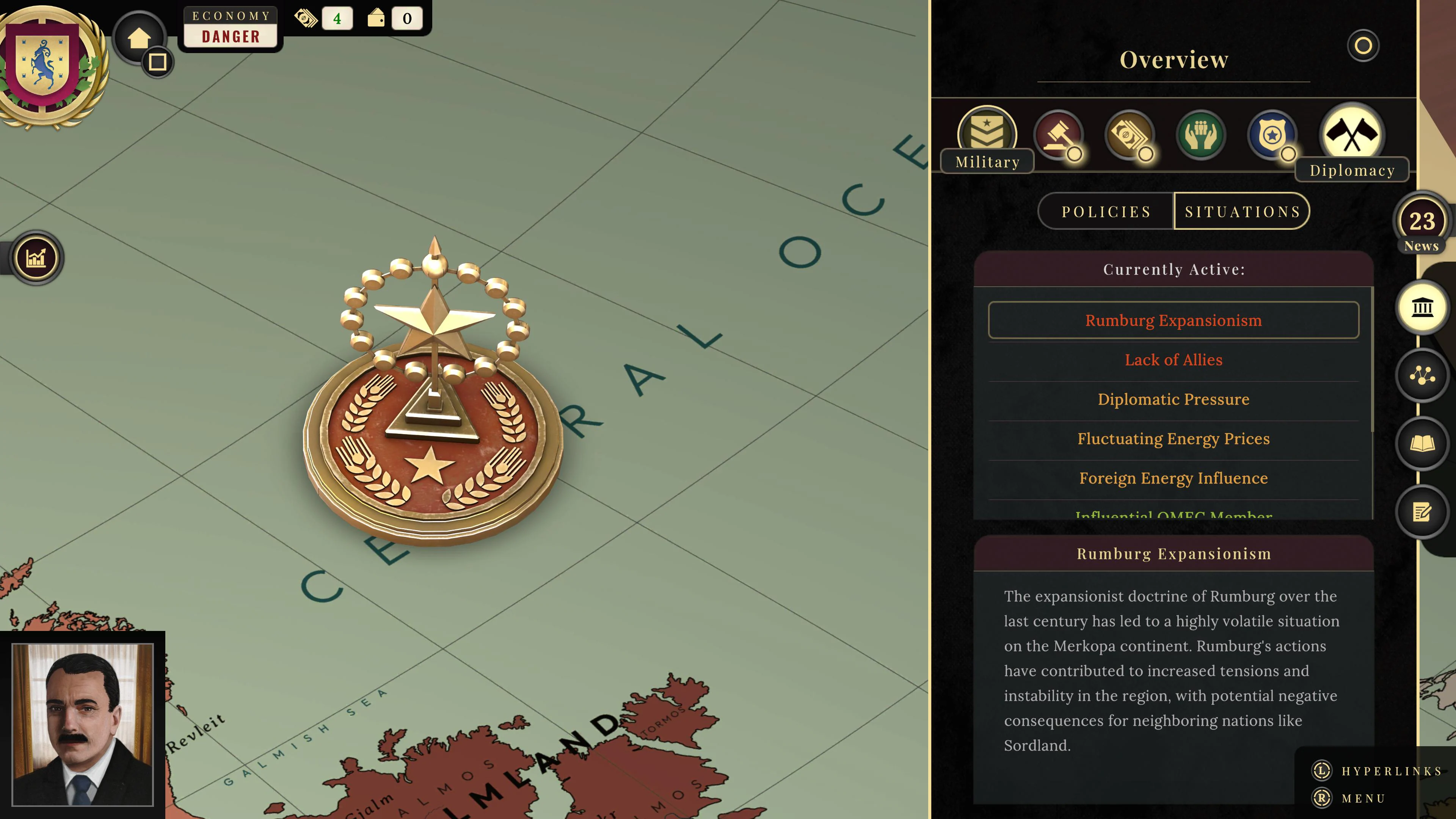This screenshot has width=1456, height=819.
Task: Toggle the circular indicator beside Overview
Action: (1363, 46)
